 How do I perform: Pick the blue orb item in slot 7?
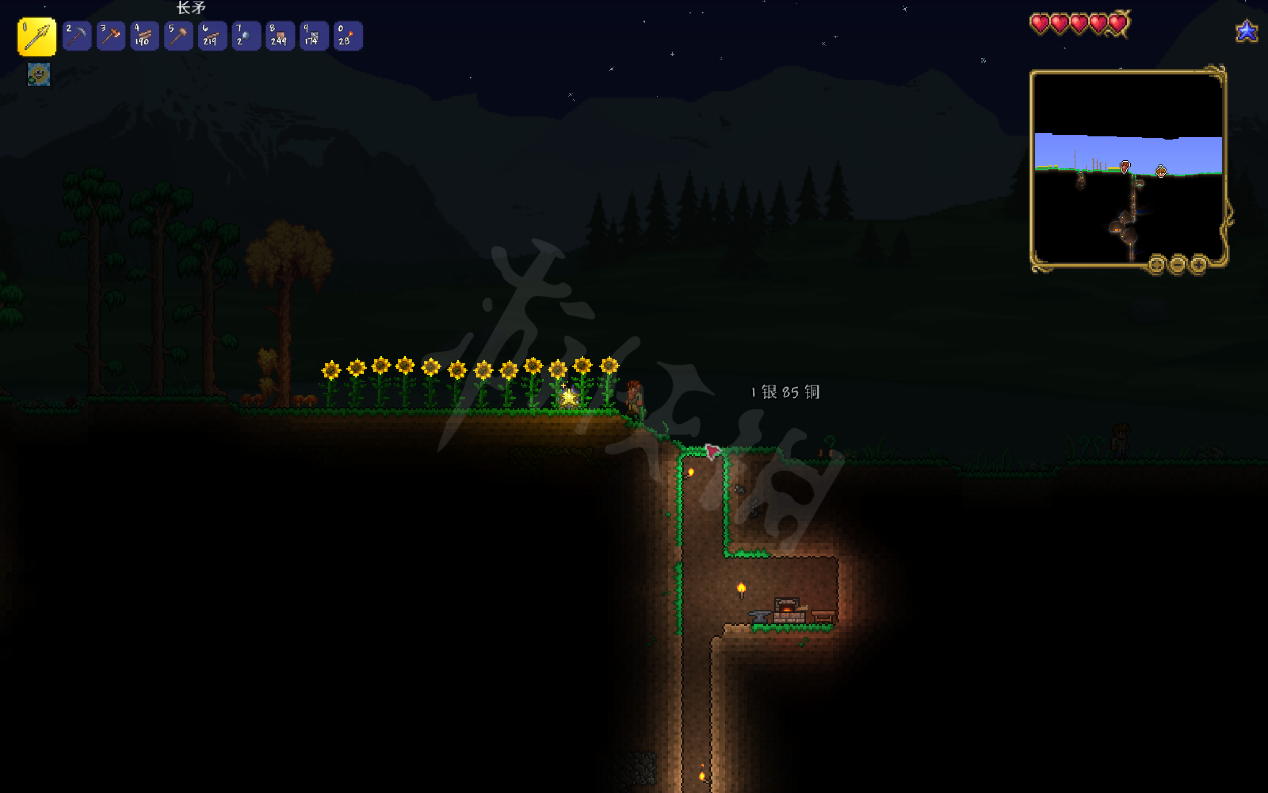247,37
